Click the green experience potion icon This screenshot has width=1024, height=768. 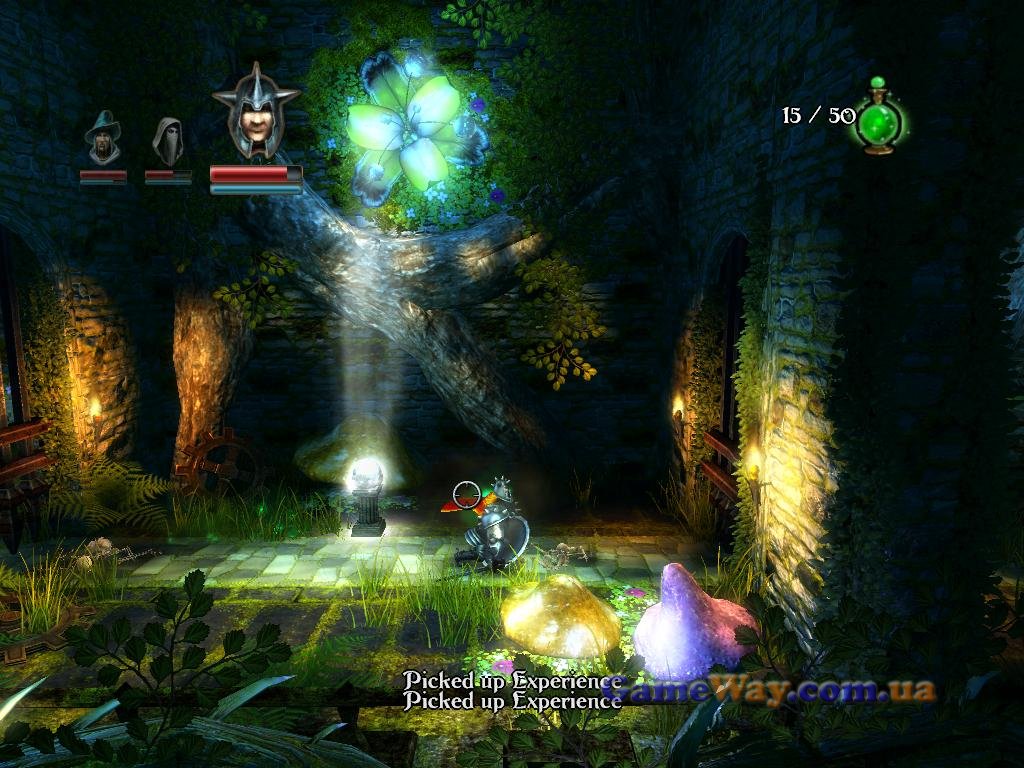(x=879, y=118)
